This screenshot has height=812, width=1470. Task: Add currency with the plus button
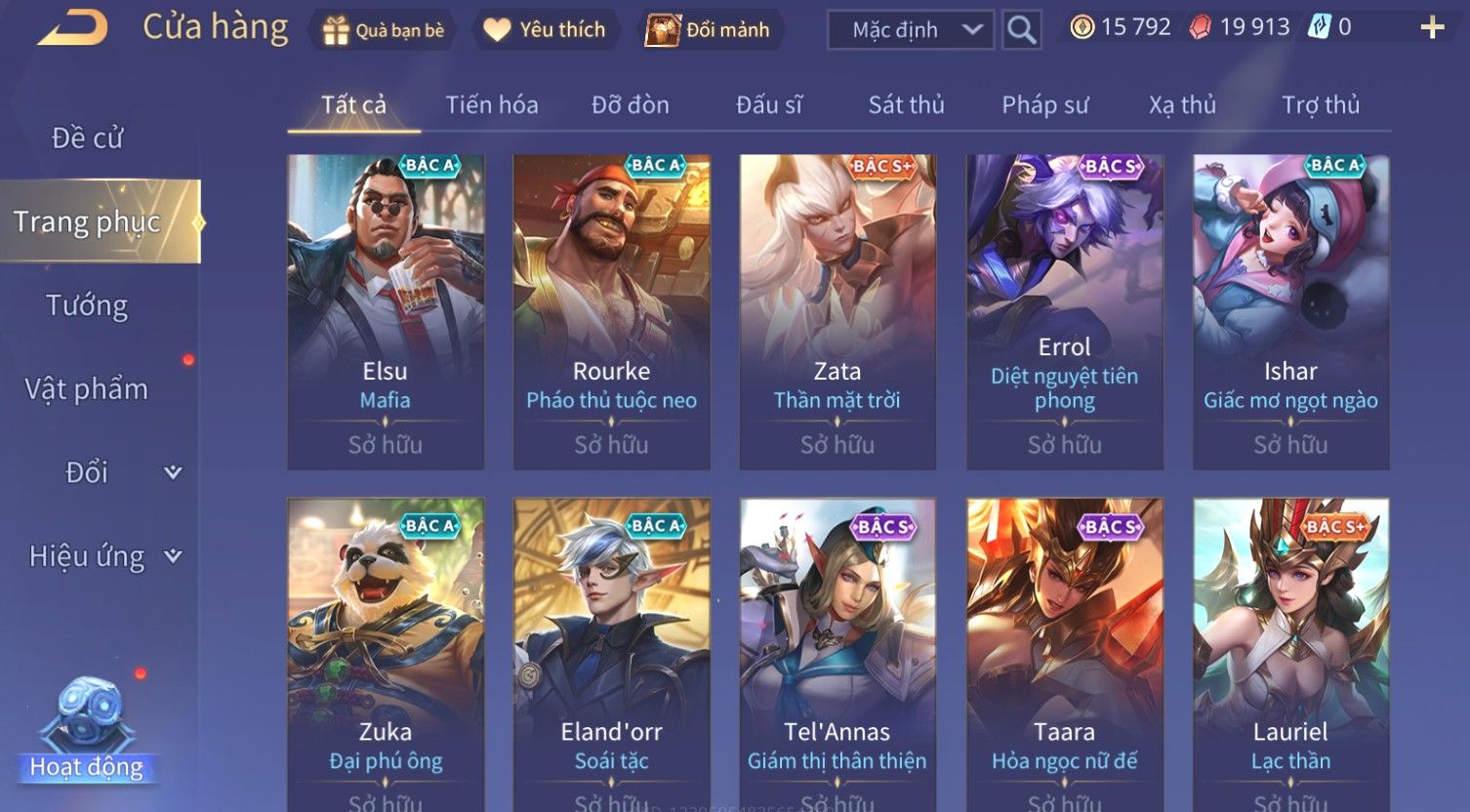pos(1431,27)
